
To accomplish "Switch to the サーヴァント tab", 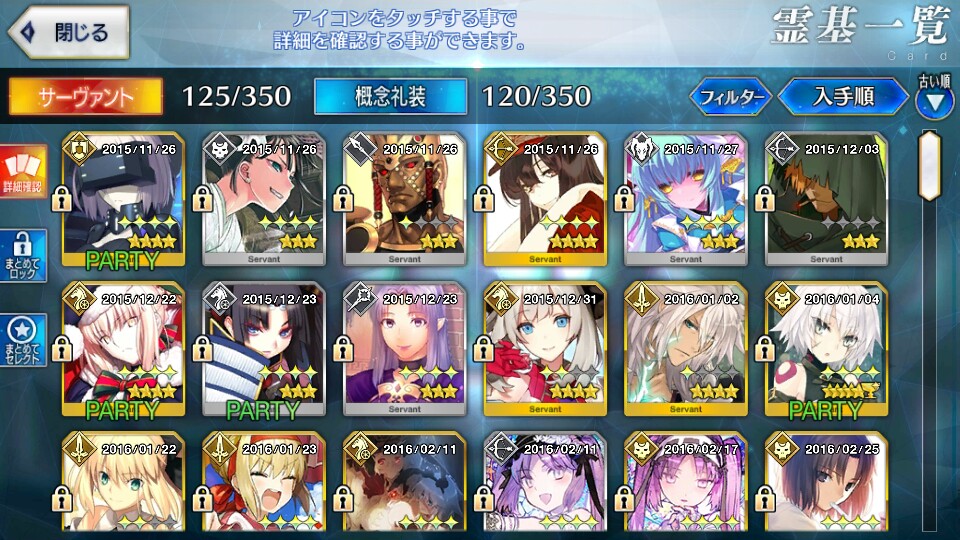I will click(x=86, y=96).
